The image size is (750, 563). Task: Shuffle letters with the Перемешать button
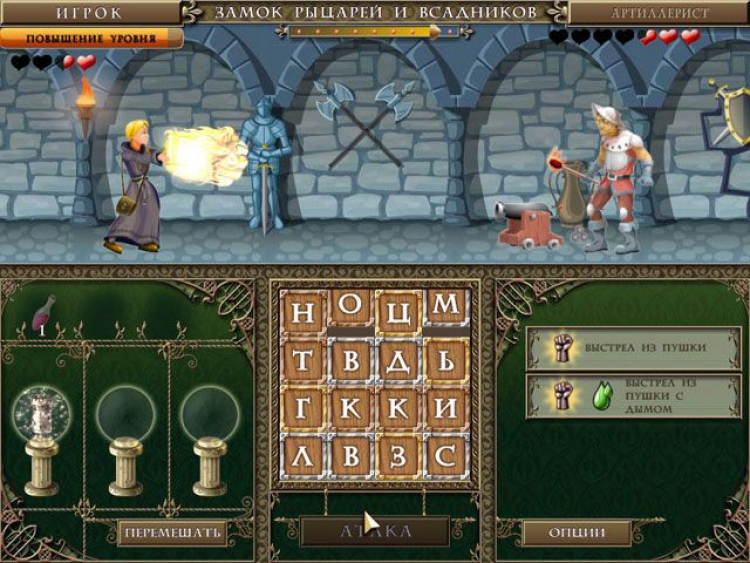[x=171, y=532]
